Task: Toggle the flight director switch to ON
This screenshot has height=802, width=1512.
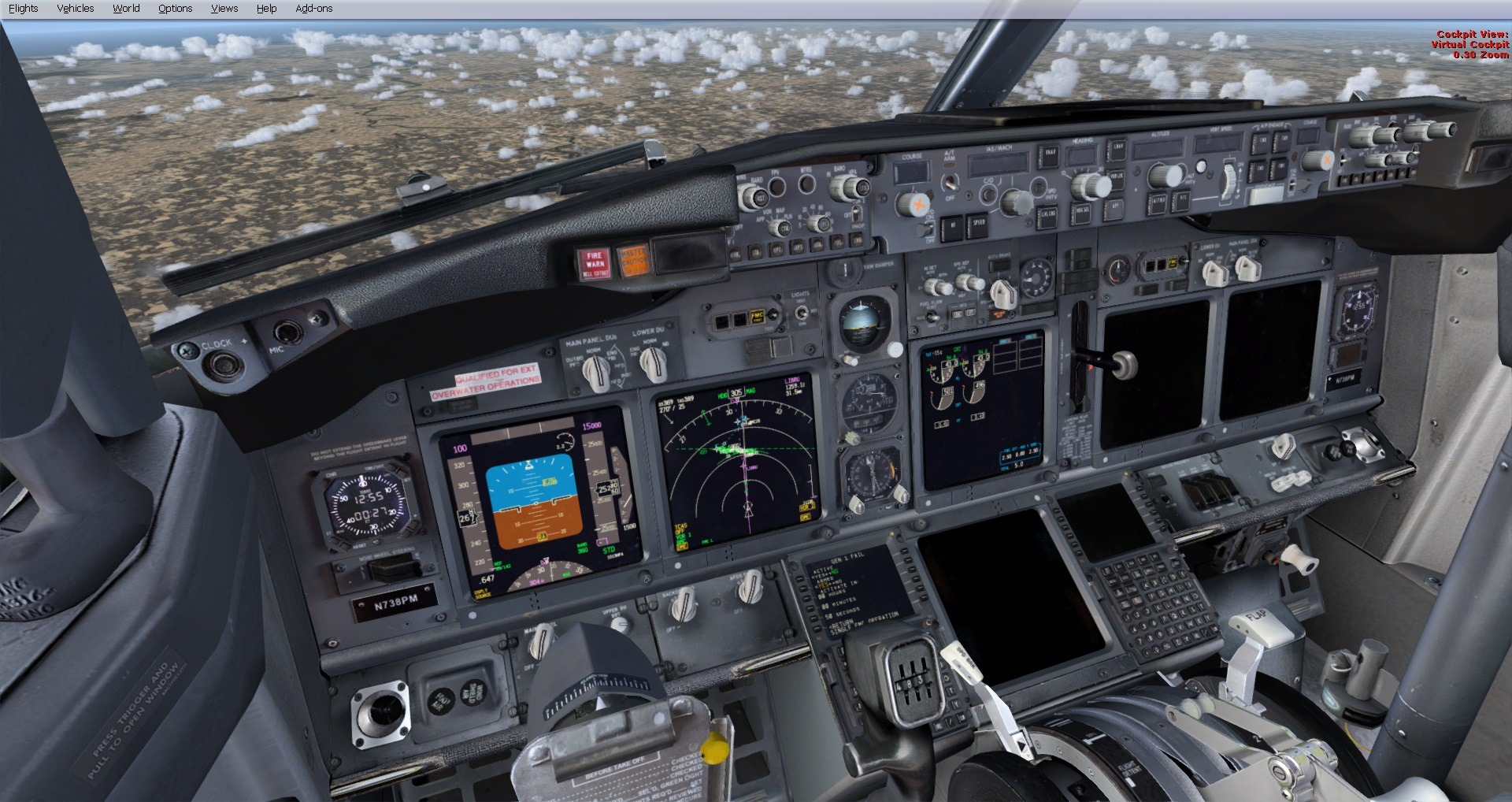Action: (925, 229)
